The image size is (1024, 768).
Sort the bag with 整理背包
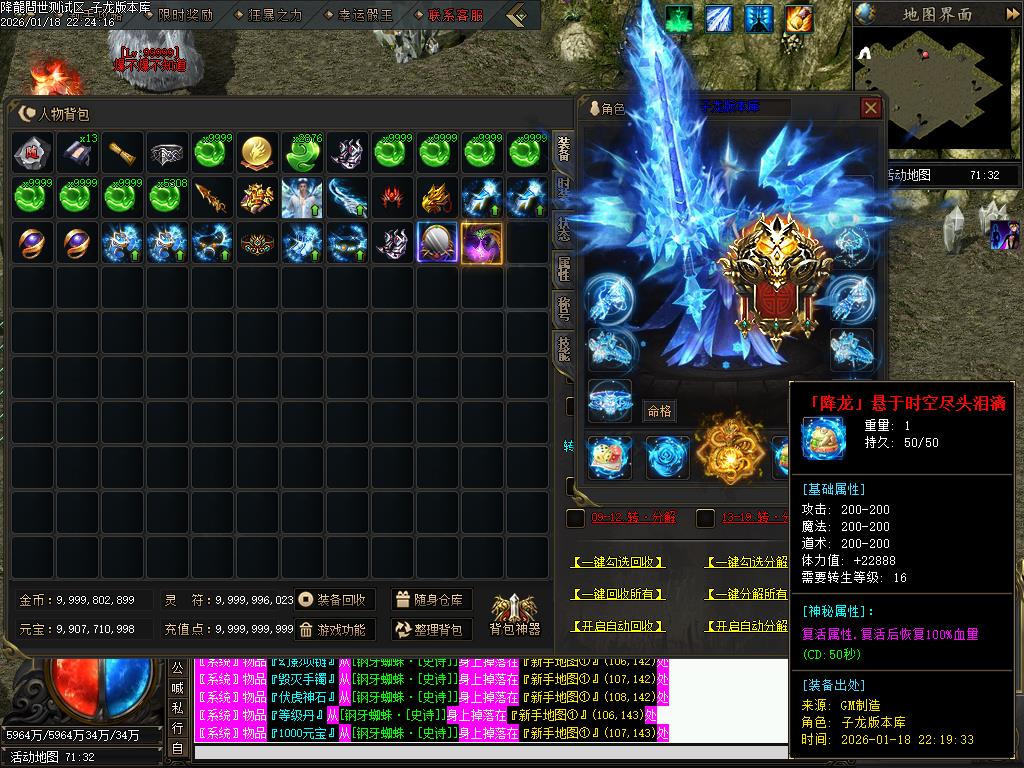pos(430,629)
